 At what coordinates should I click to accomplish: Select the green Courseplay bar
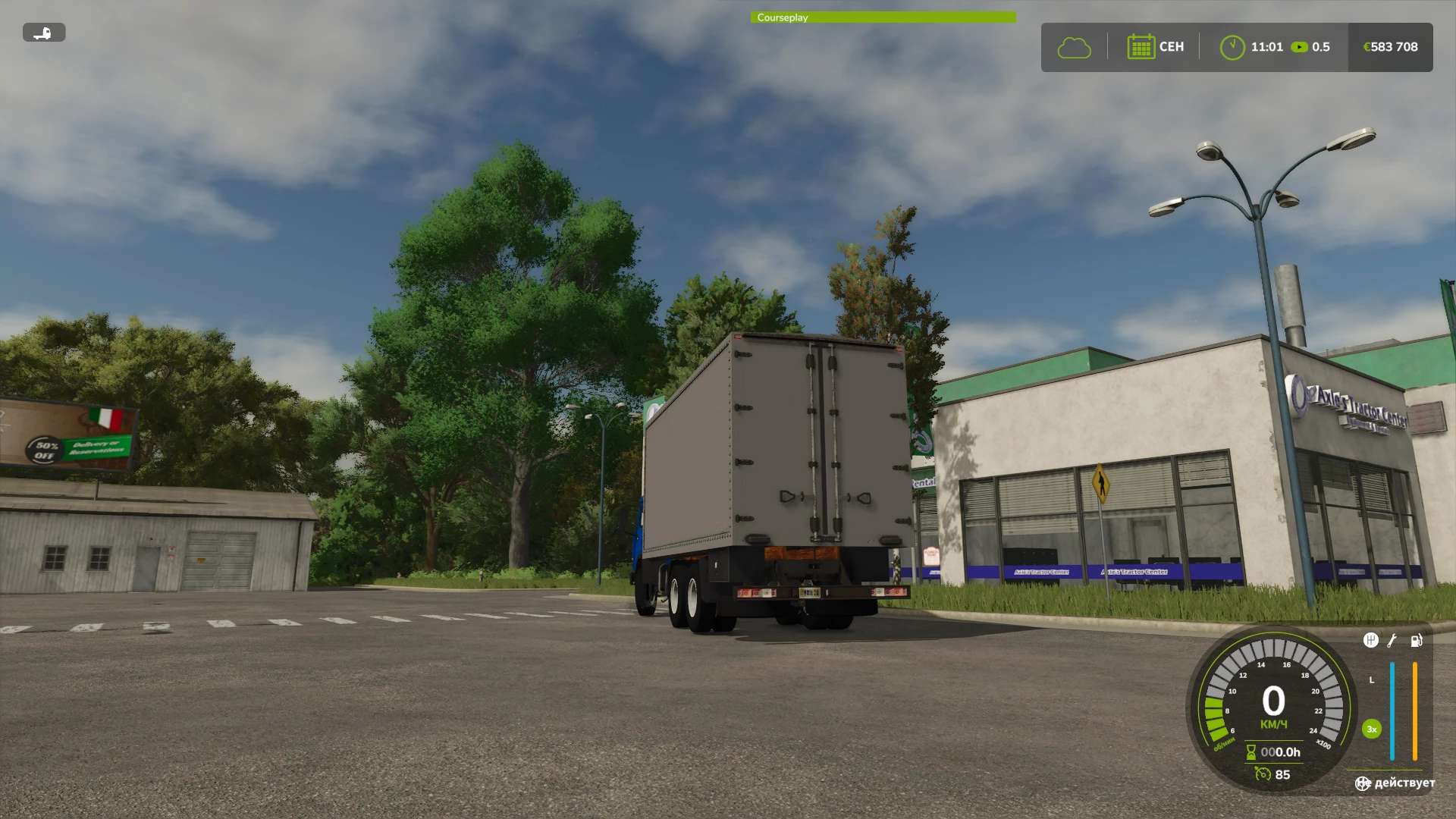pyautogui.click(x=883, y=17)
